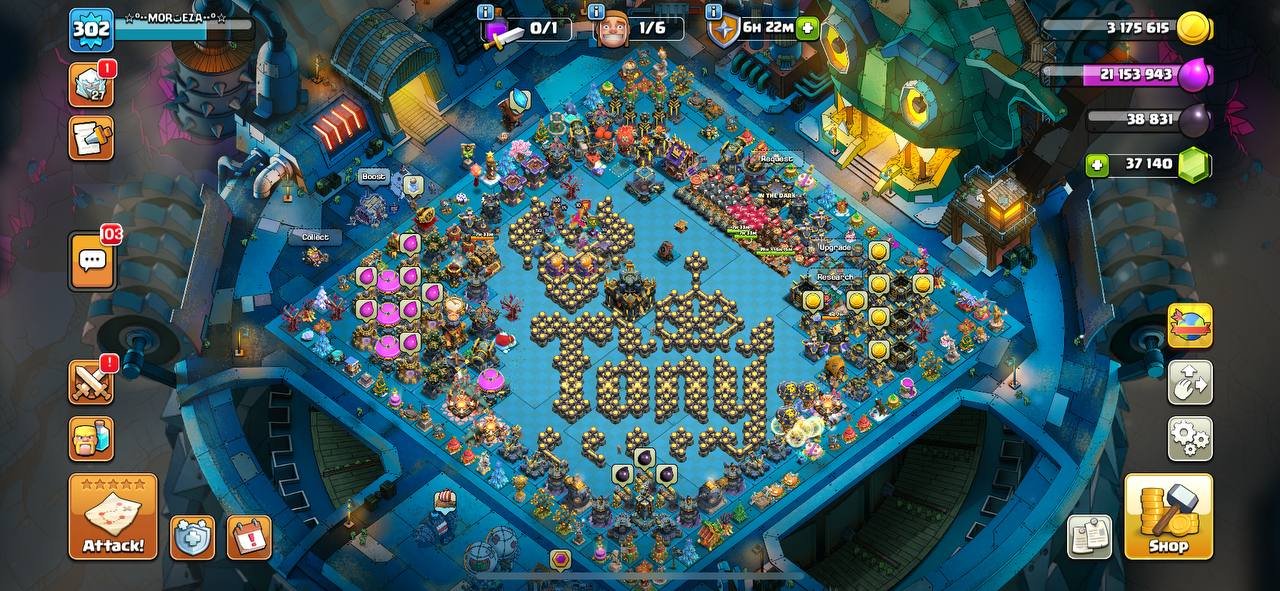This screenshot has height=591, width=1280.
Task: Open the paper and hammer icon
Action: click(90, 137)
